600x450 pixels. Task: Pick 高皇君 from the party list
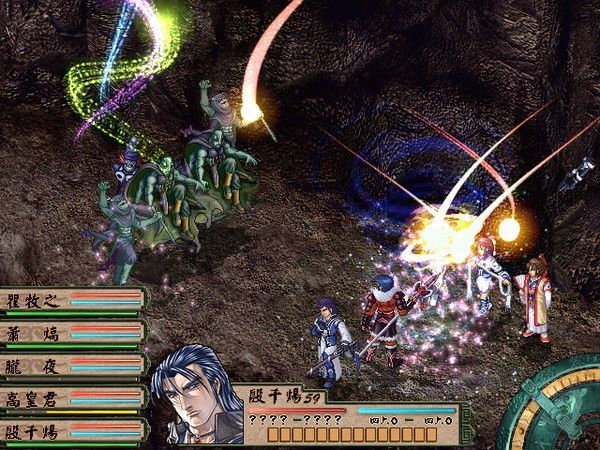click(x=72, y=399)
